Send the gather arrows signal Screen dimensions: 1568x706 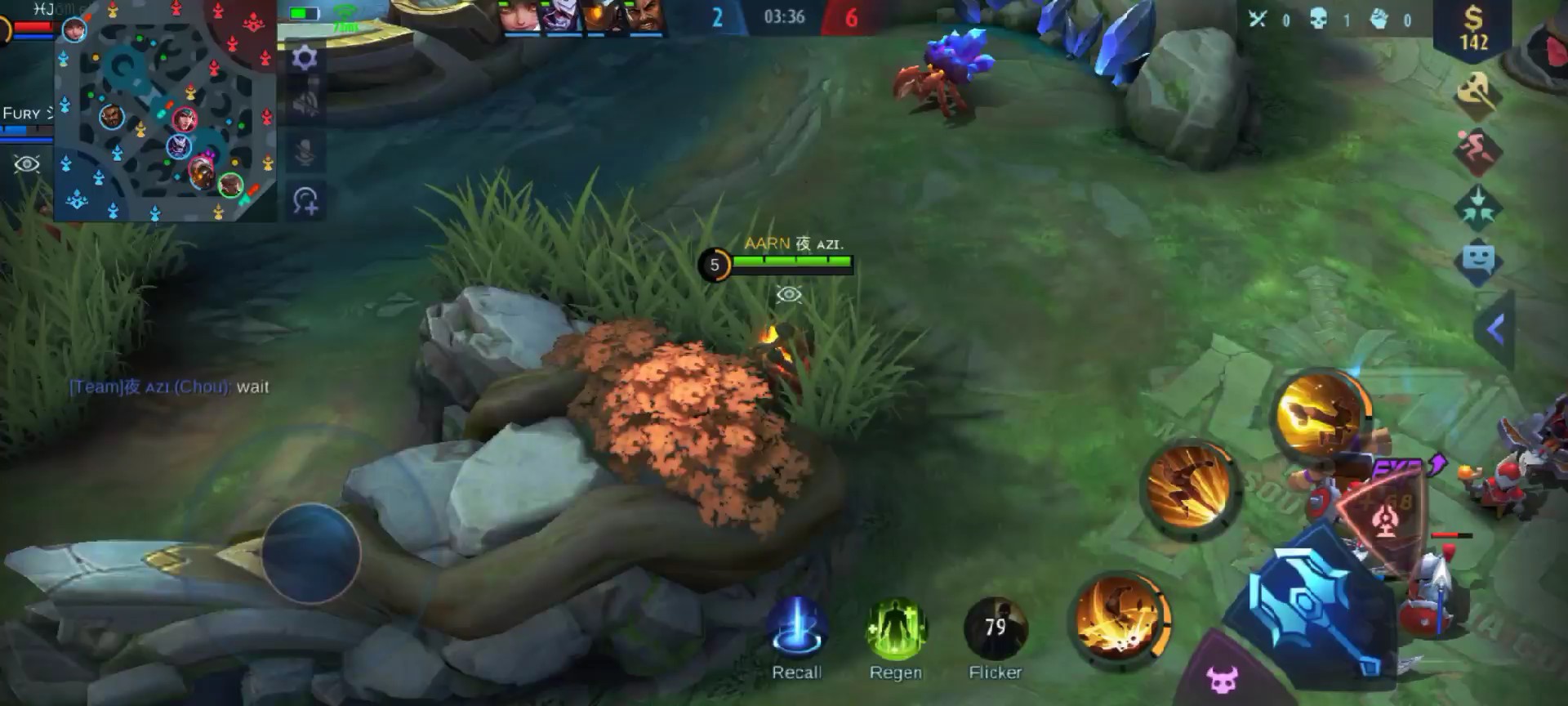click(x=1478, y=205)
